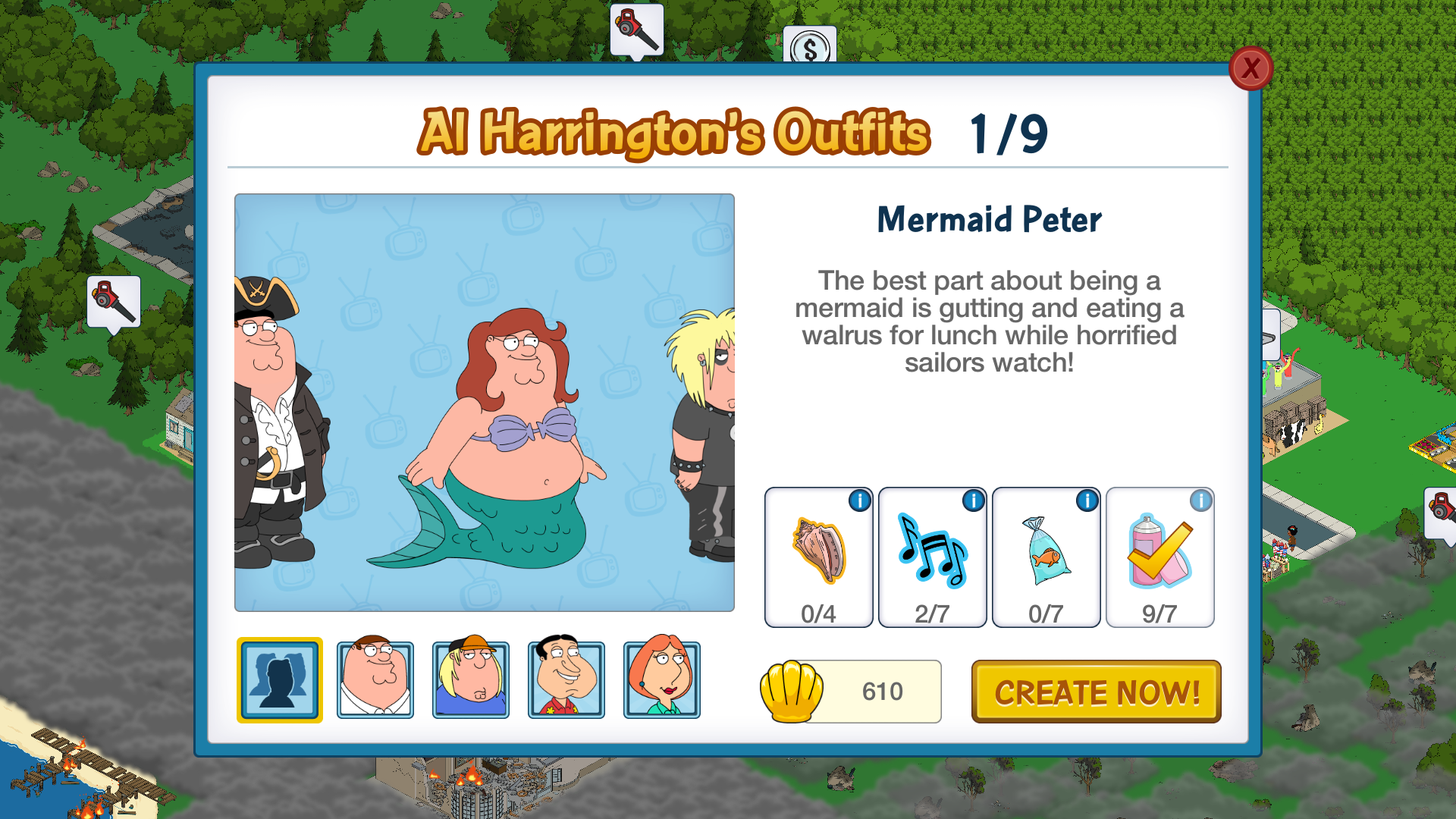Select the goldfish bag requirement tile
The image size is (1456, 819).
pos(1046,557)
